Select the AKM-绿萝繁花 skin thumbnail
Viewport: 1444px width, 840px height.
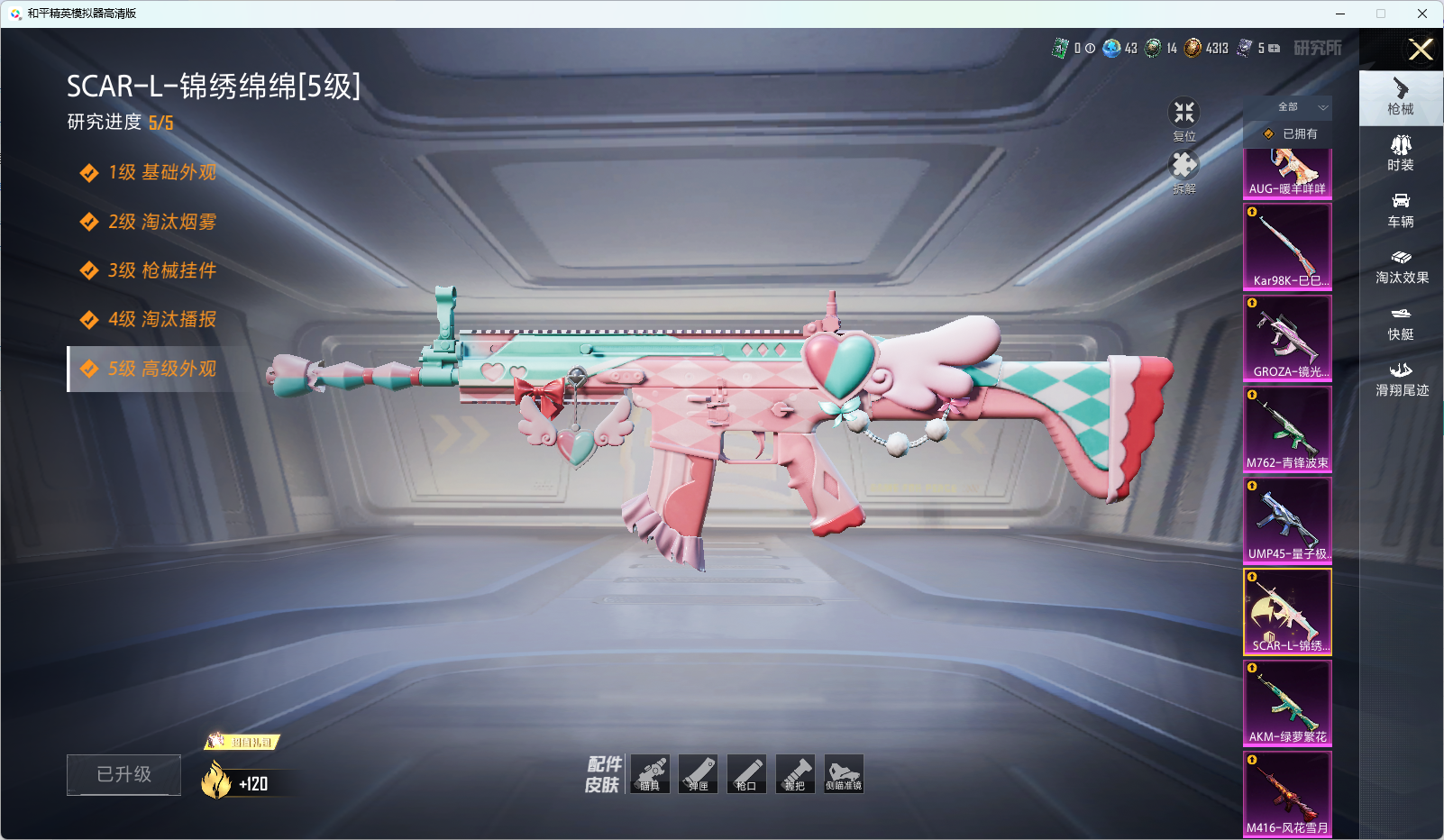pyautogui.click(x=1287, y=703)
